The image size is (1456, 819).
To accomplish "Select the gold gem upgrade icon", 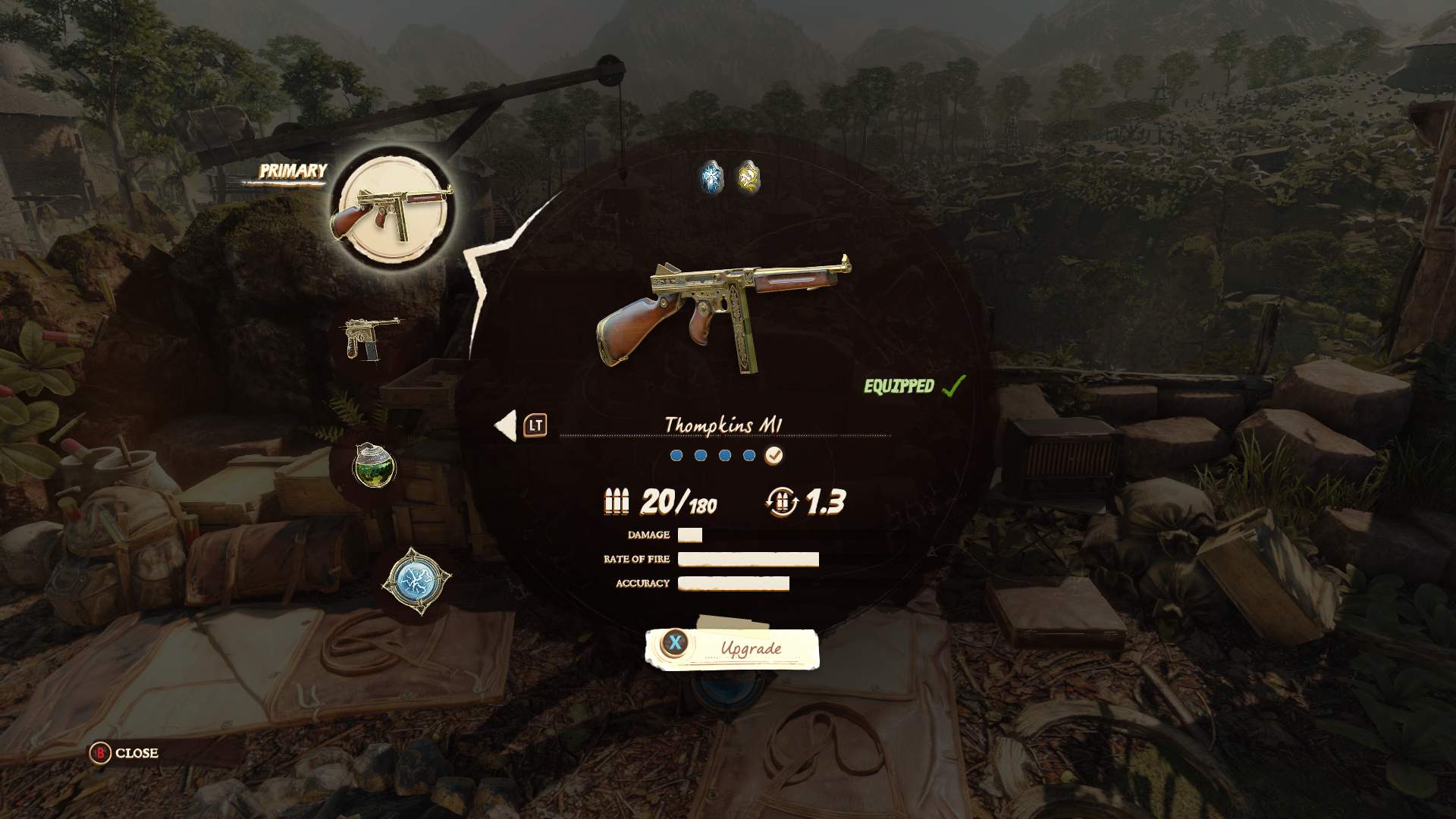I will pos(748,177).
